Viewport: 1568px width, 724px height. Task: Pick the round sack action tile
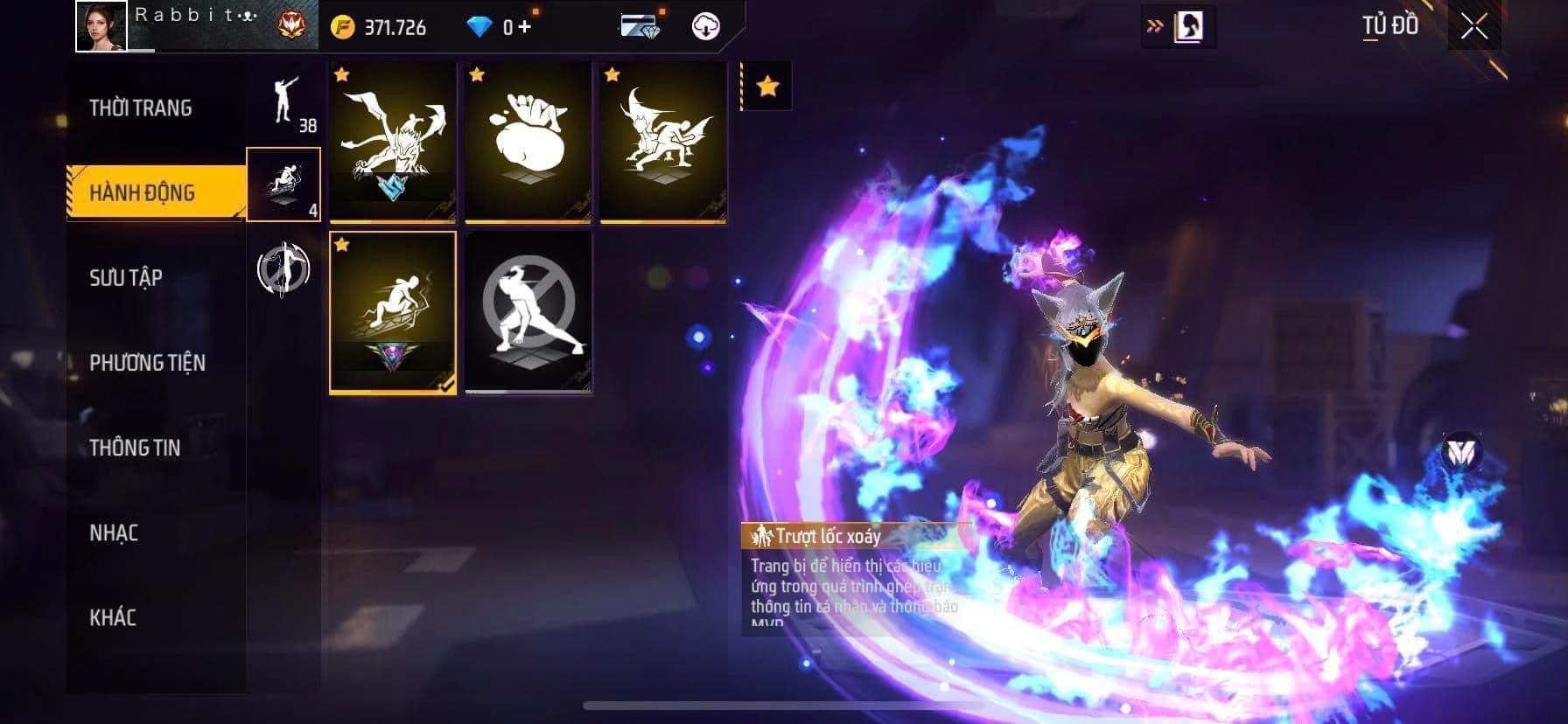528,142
